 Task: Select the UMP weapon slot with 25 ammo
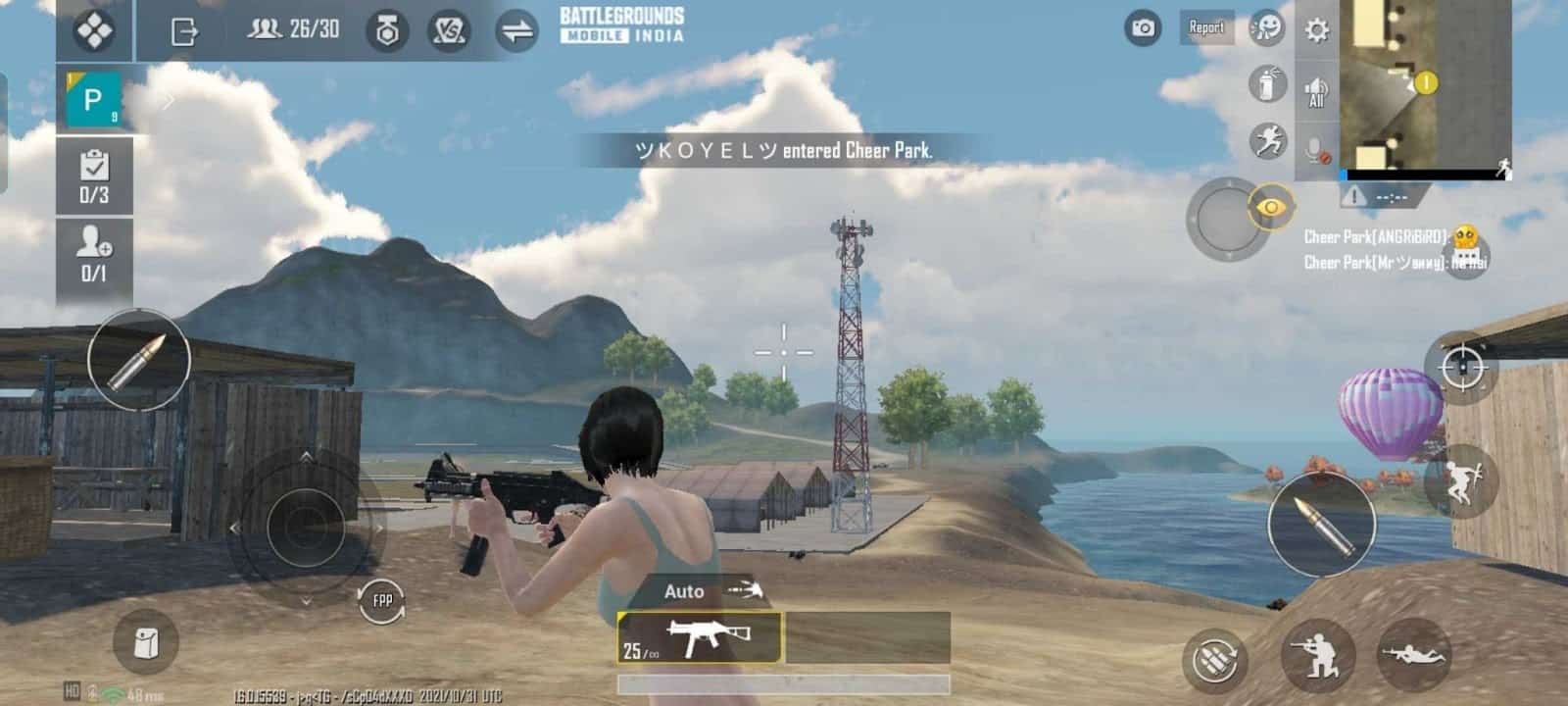(x=698, y=635)
